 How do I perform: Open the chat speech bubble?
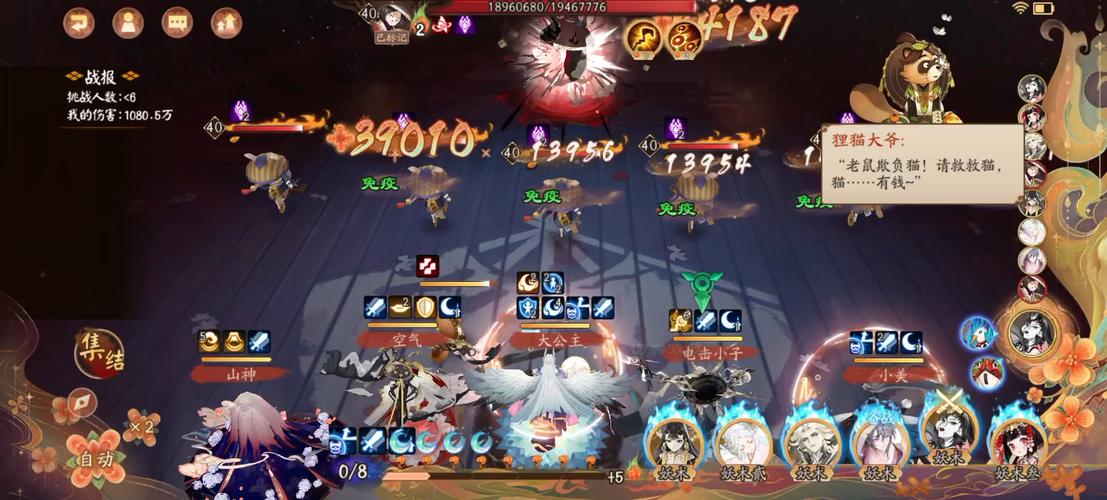point(177,22)
